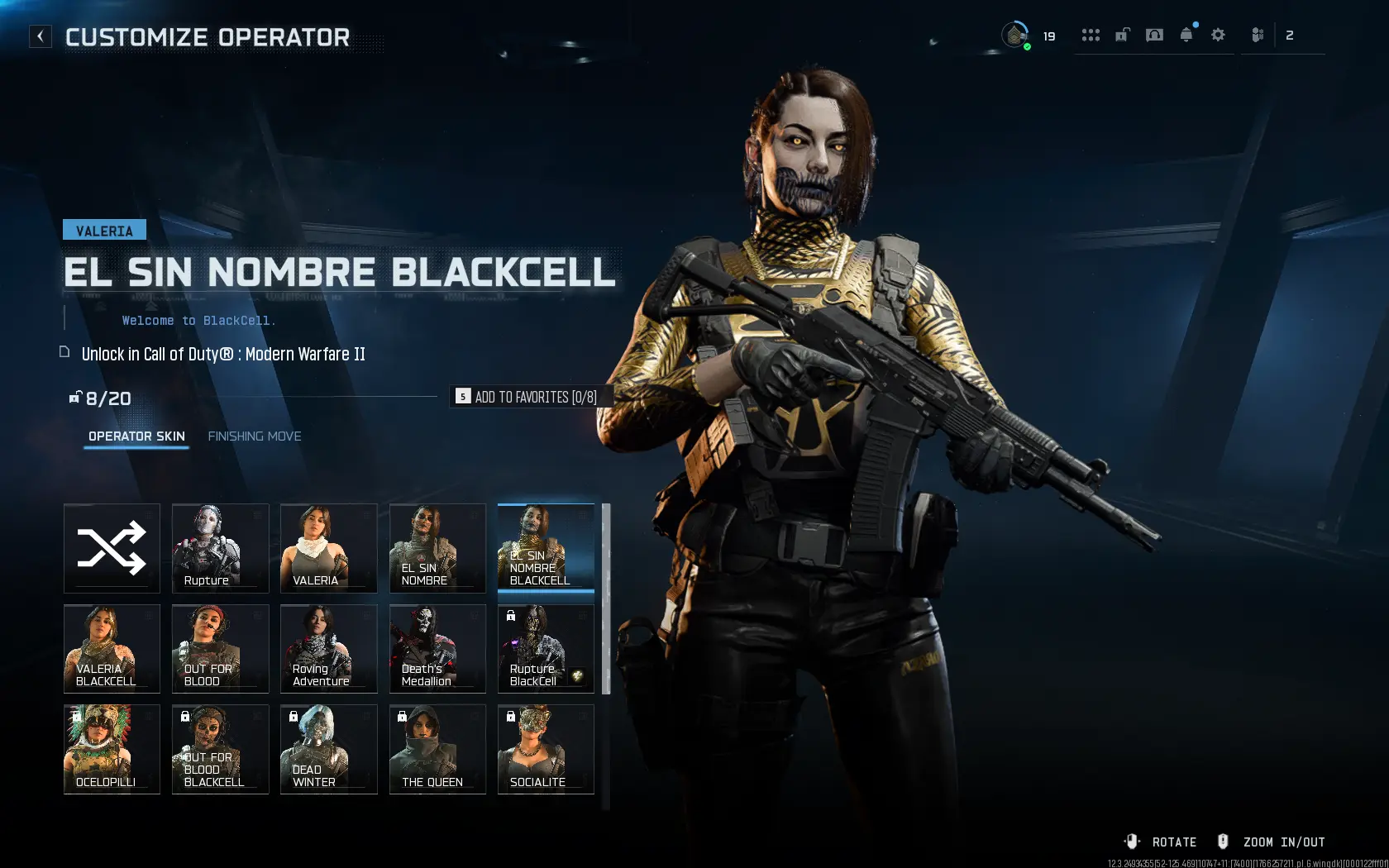
Task: Click the account security lock icon
Action: pyautogui.click(x=1122, y=35)
